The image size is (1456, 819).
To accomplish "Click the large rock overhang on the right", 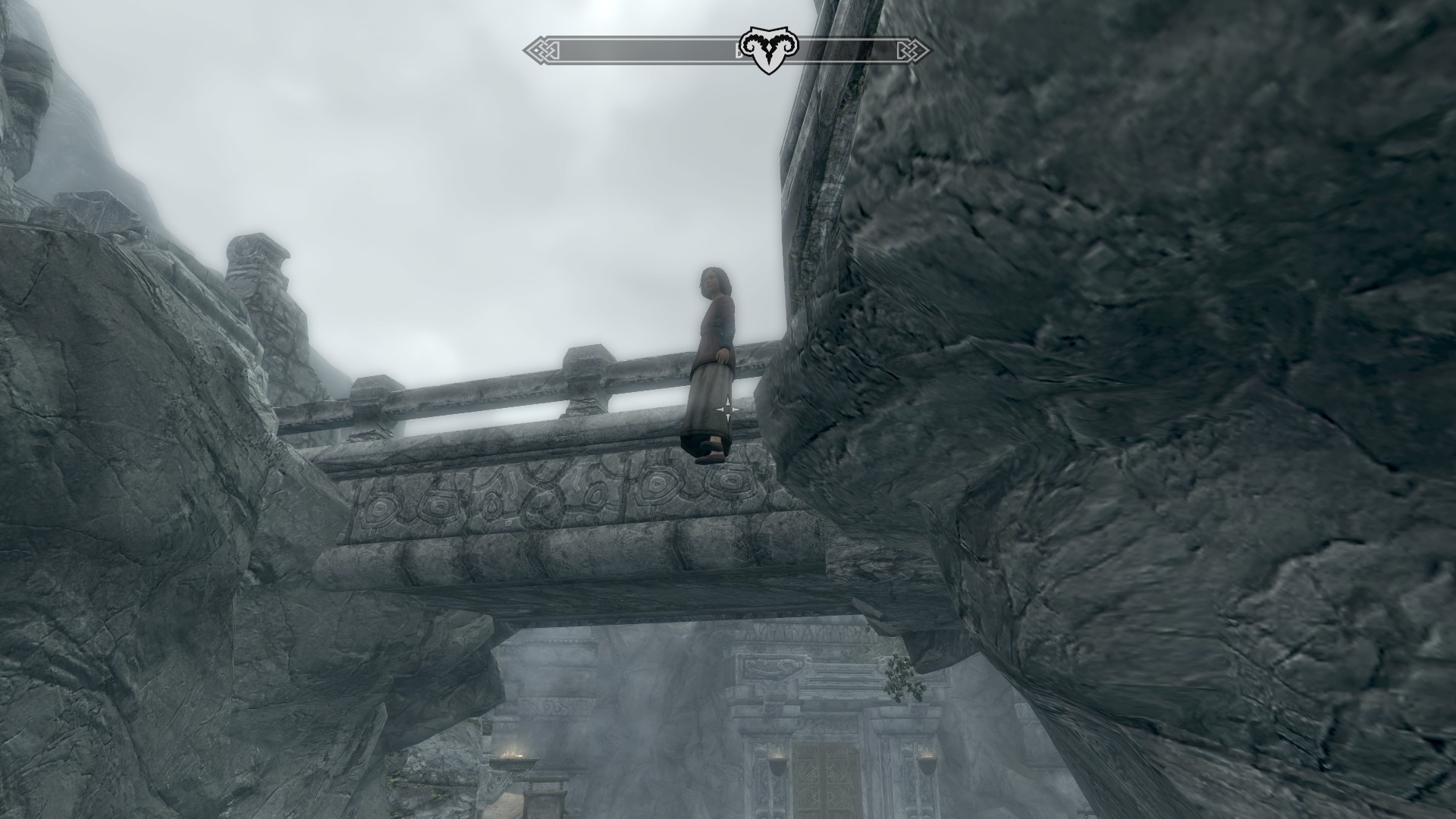I will (x=1175, y=379).
